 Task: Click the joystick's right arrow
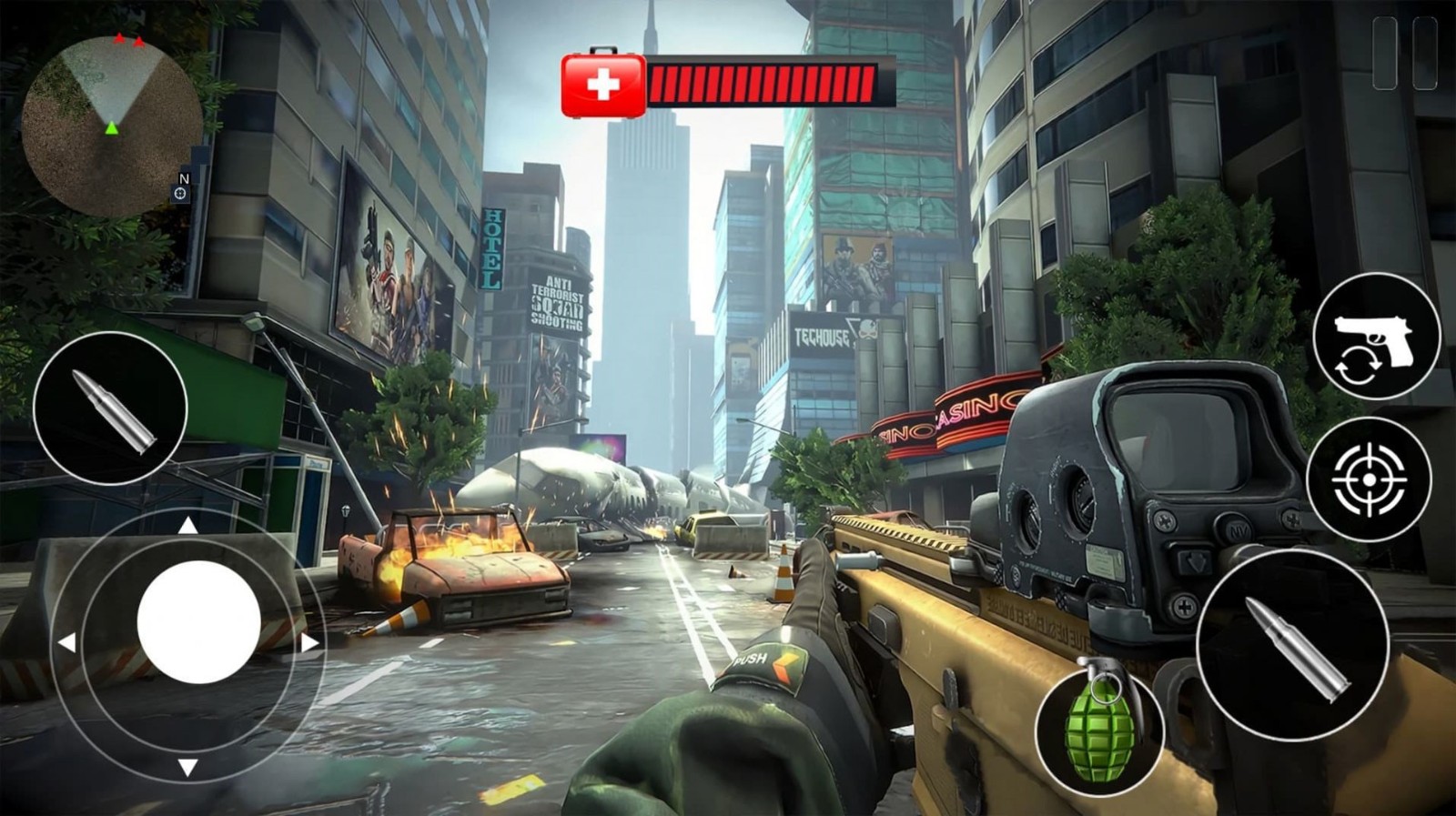coord(310,643)
